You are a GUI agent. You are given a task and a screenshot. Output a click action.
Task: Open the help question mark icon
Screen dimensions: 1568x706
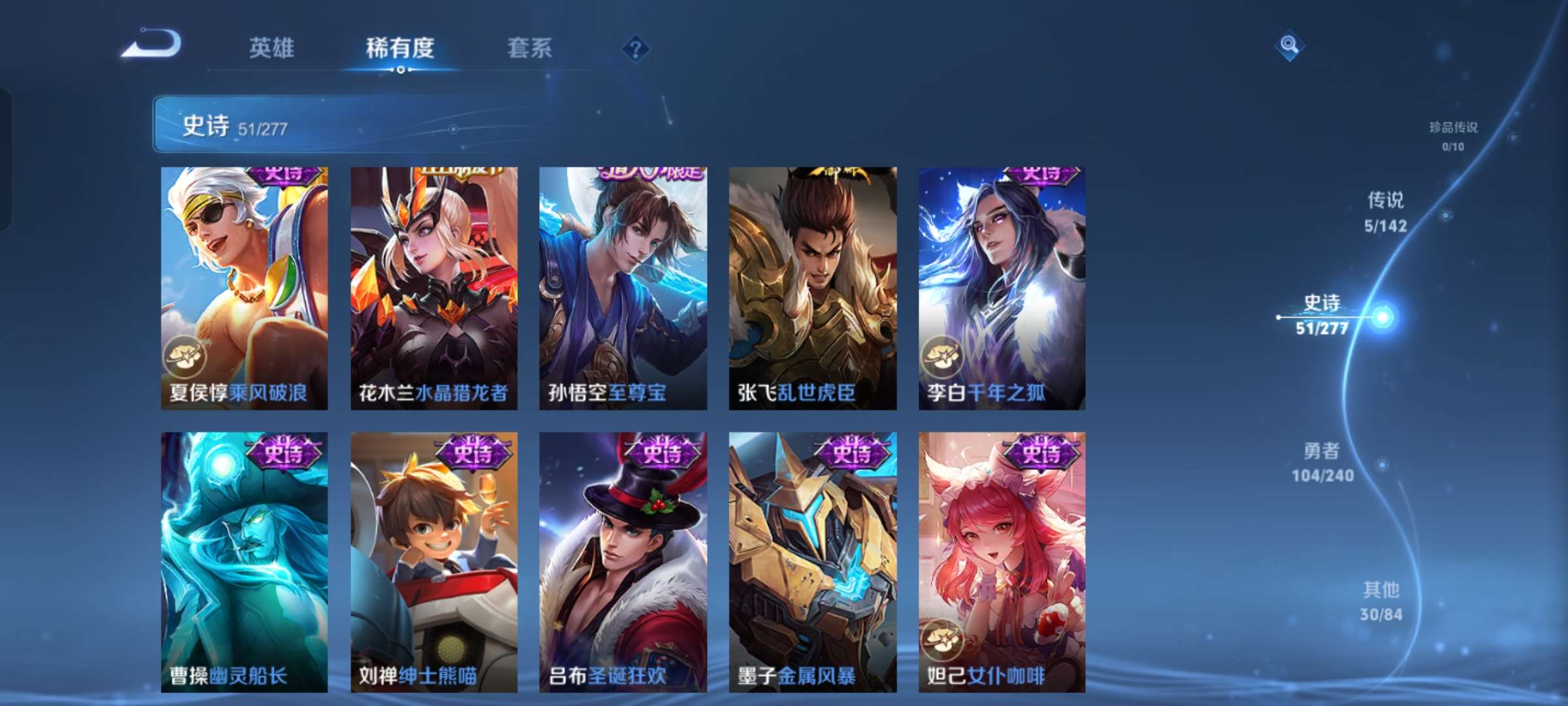[636, 49]
